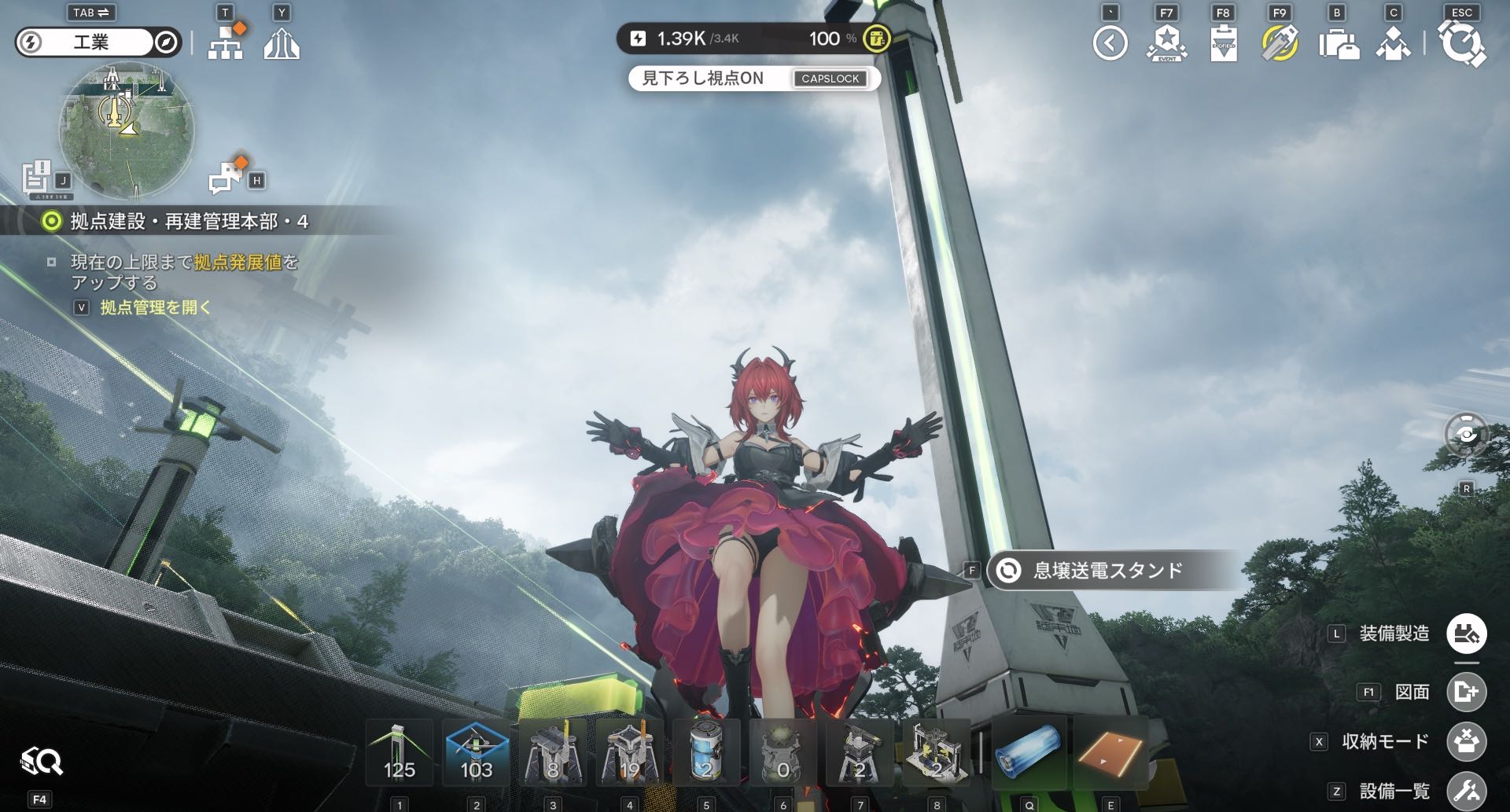The width and height of the screenshot is (1510, 812).
Task: Choose the blue conveyor pipe tool
Action: (1029, 753)
